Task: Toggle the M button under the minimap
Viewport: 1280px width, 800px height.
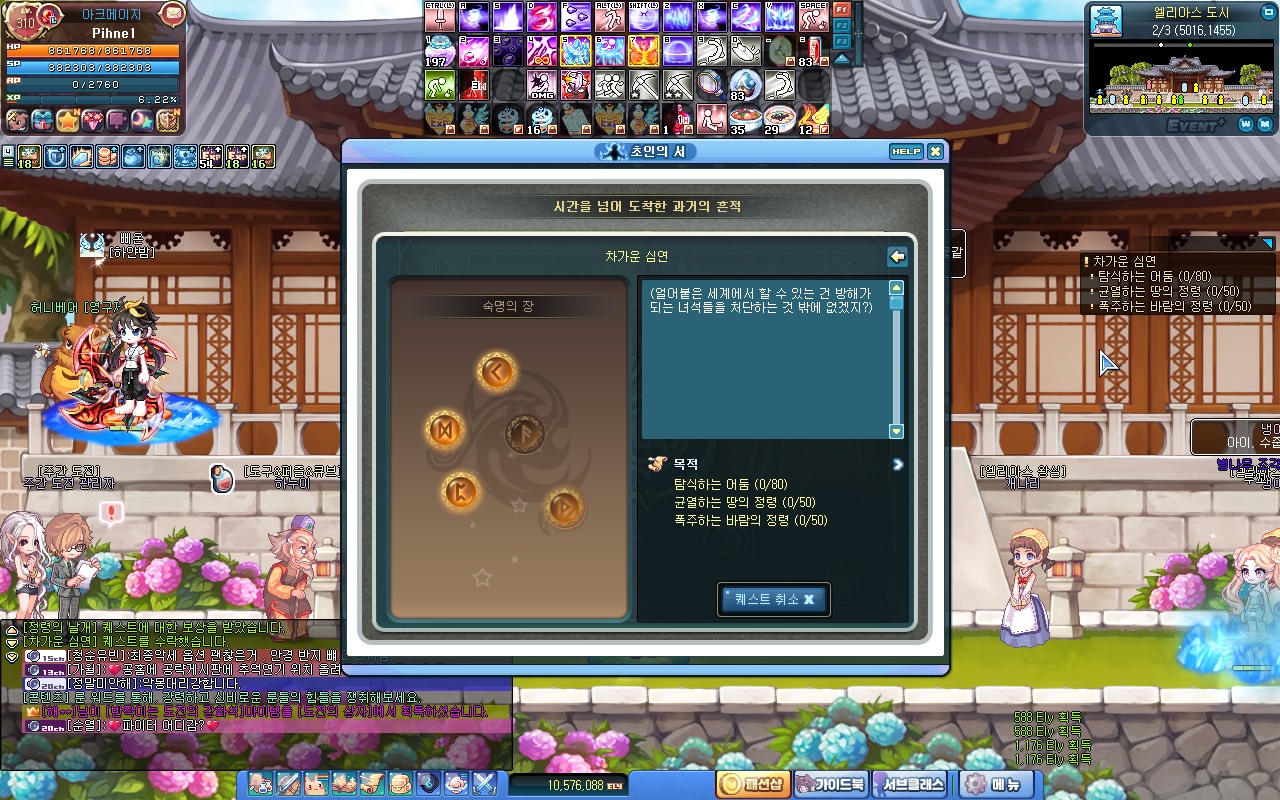Action: pos(1264,125)
